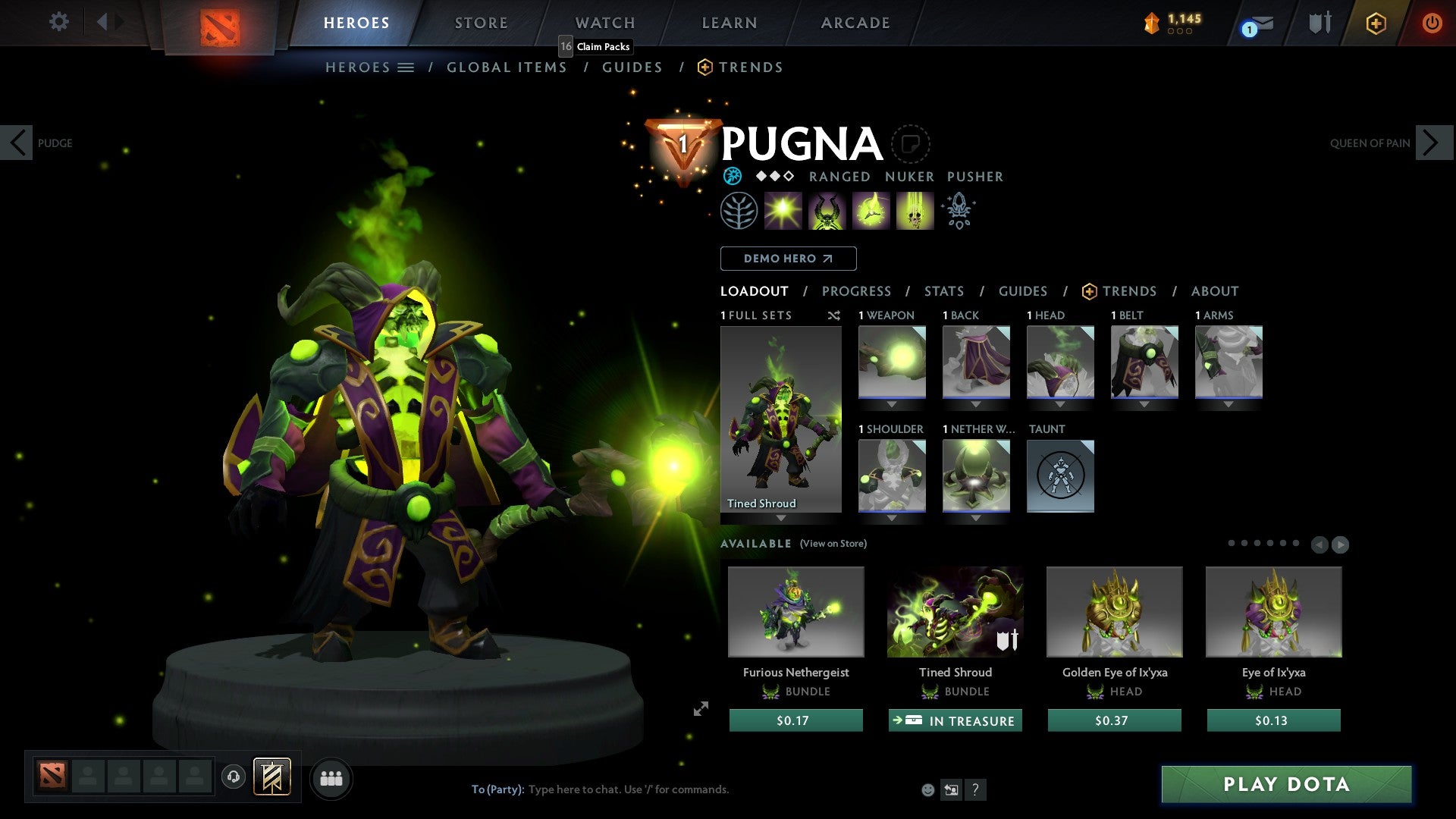Viewport: 1456px width, 819px height.
Task: Buy Golden Eye of Ix'yxa for $0.37
Action: pos(1114,720)
